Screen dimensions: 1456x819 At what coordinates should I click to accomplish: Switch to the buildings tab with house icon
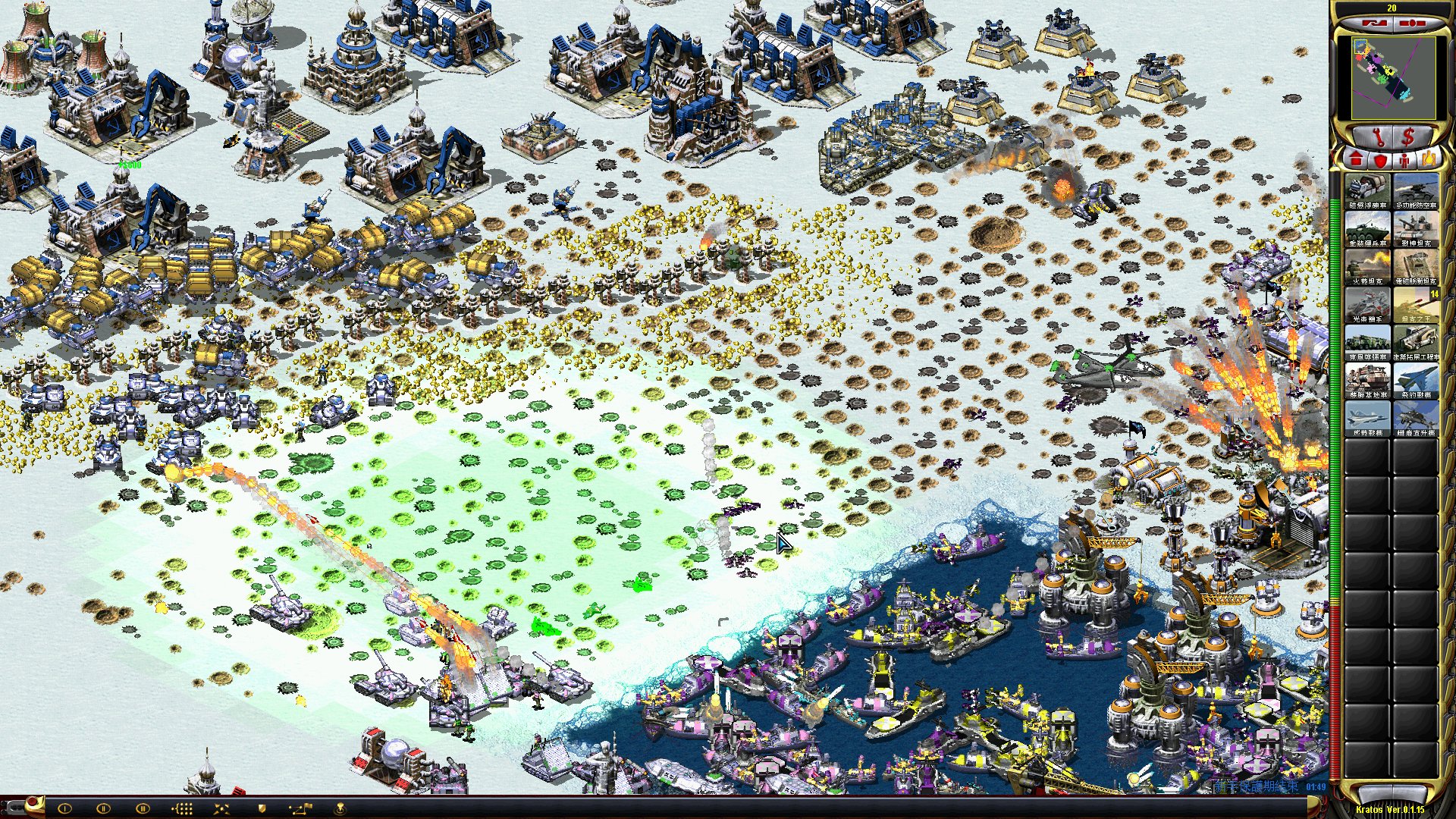1355,160
